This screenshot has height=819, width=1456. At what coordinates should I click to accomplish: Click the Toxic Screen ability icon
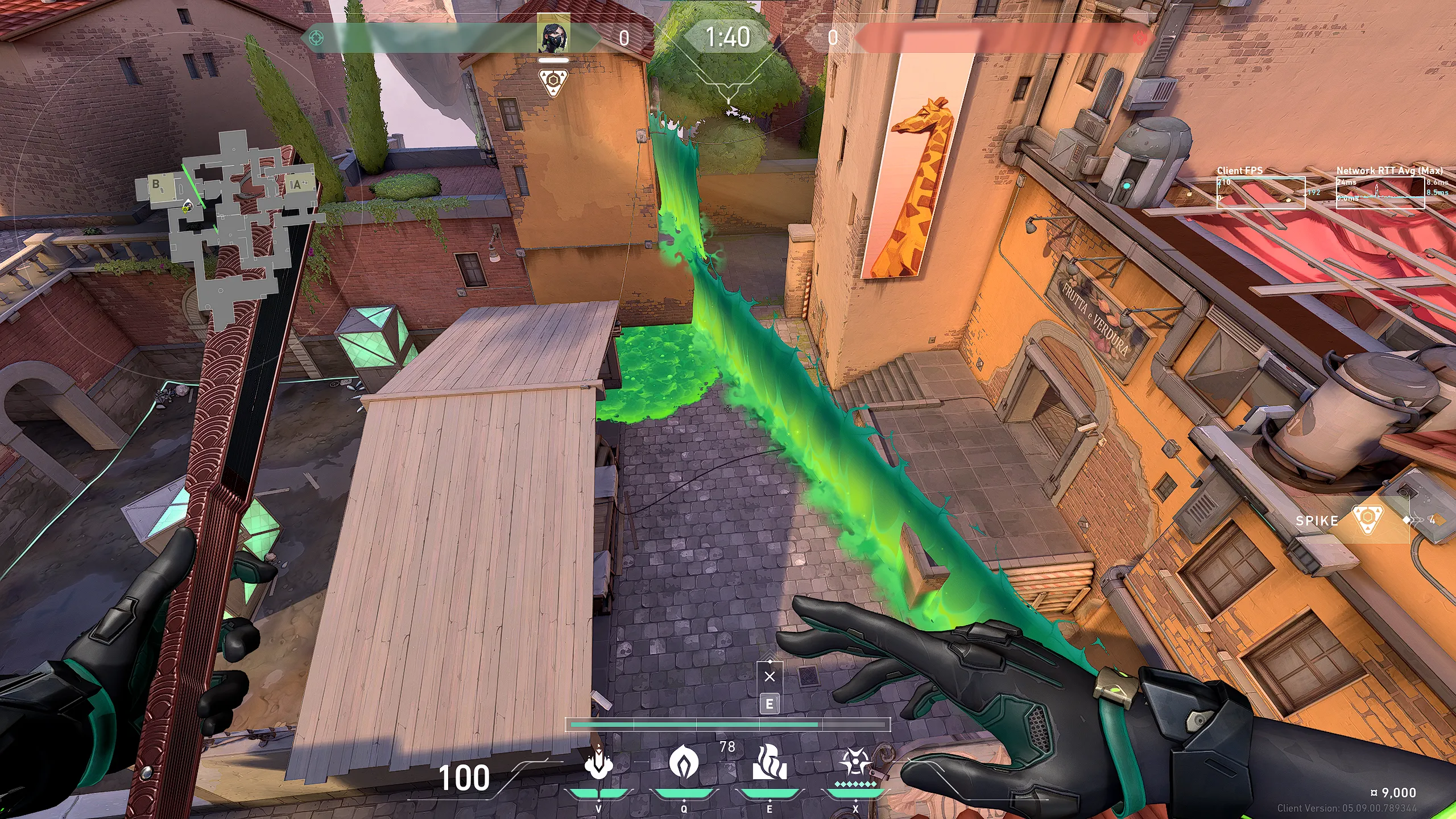click(x=770, y=763)
